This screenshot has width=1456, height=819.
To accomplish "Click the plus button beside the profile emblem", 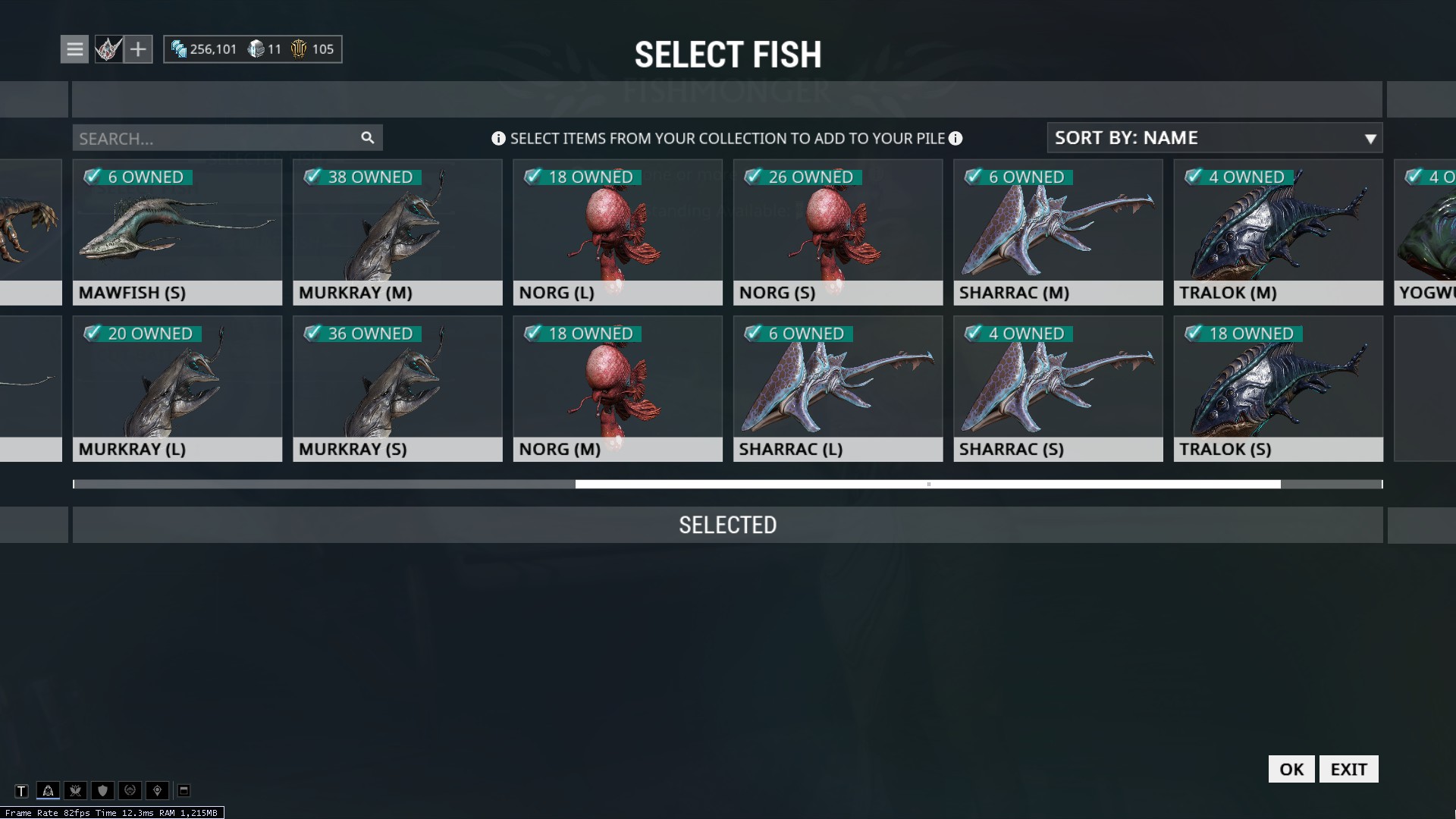I will 138,49.
